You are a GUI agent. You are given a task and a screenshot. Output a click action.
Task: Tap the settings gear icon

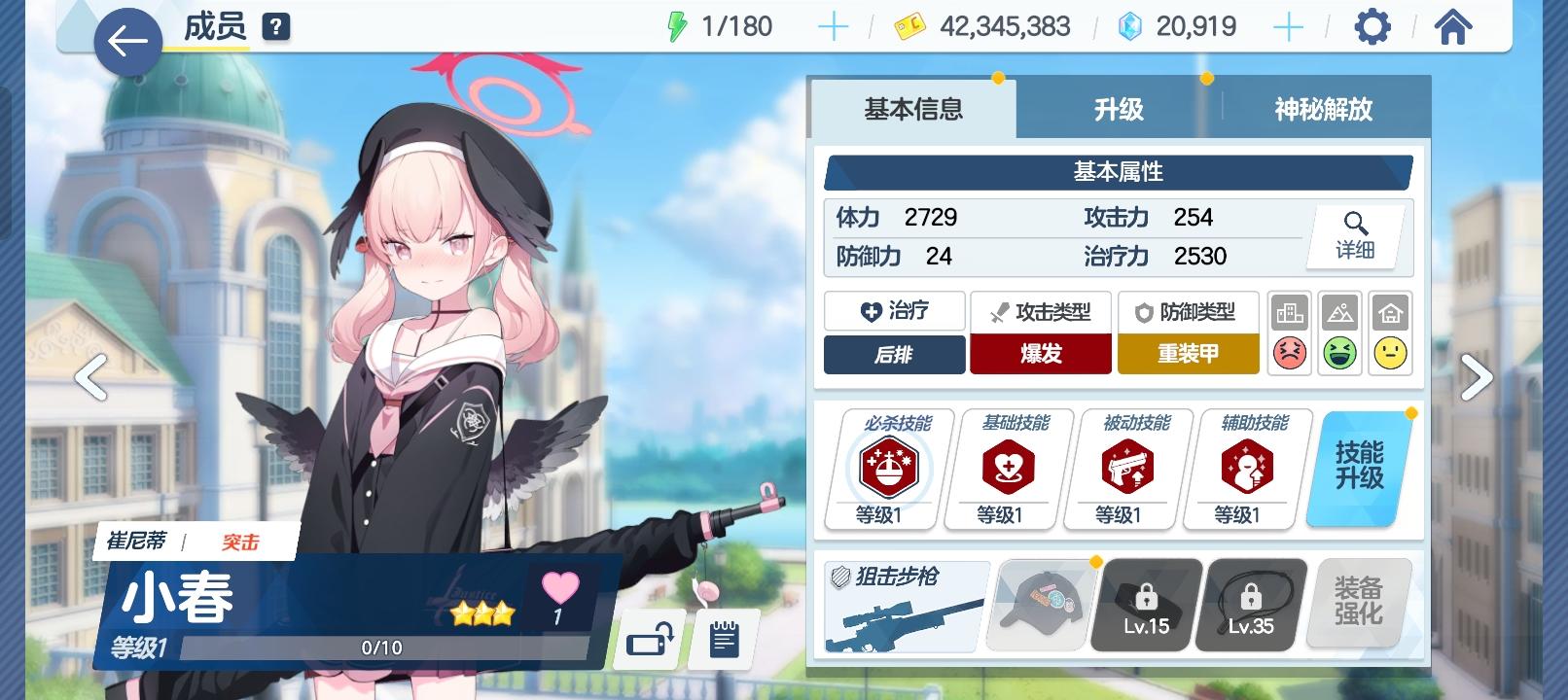[1372, 26]
